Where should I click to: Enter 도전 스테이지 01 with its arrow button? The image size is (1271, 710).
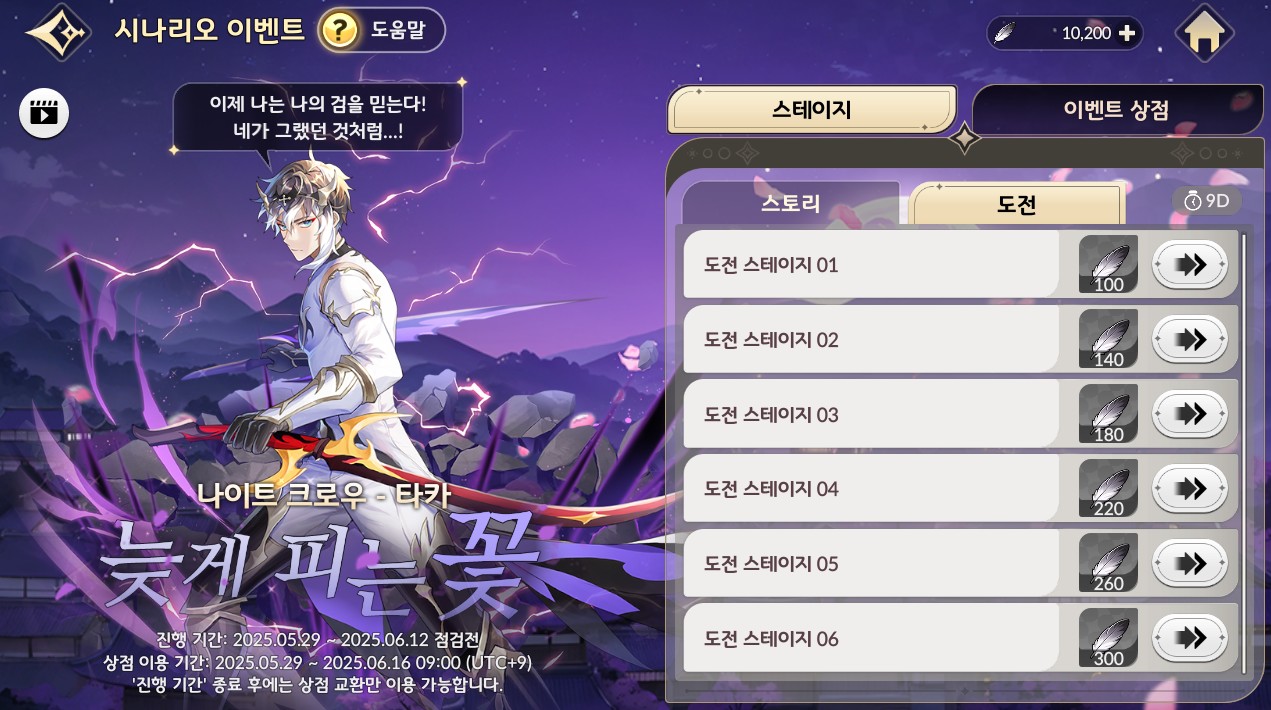[x=1189, y=265]
